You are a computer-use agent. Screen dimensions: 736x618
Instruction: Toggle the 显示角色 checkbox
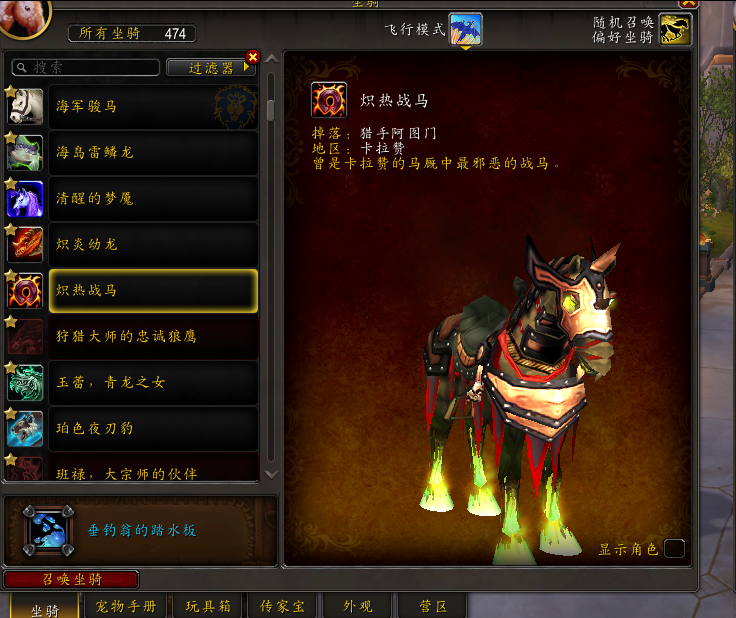click(x=675, y=548)
